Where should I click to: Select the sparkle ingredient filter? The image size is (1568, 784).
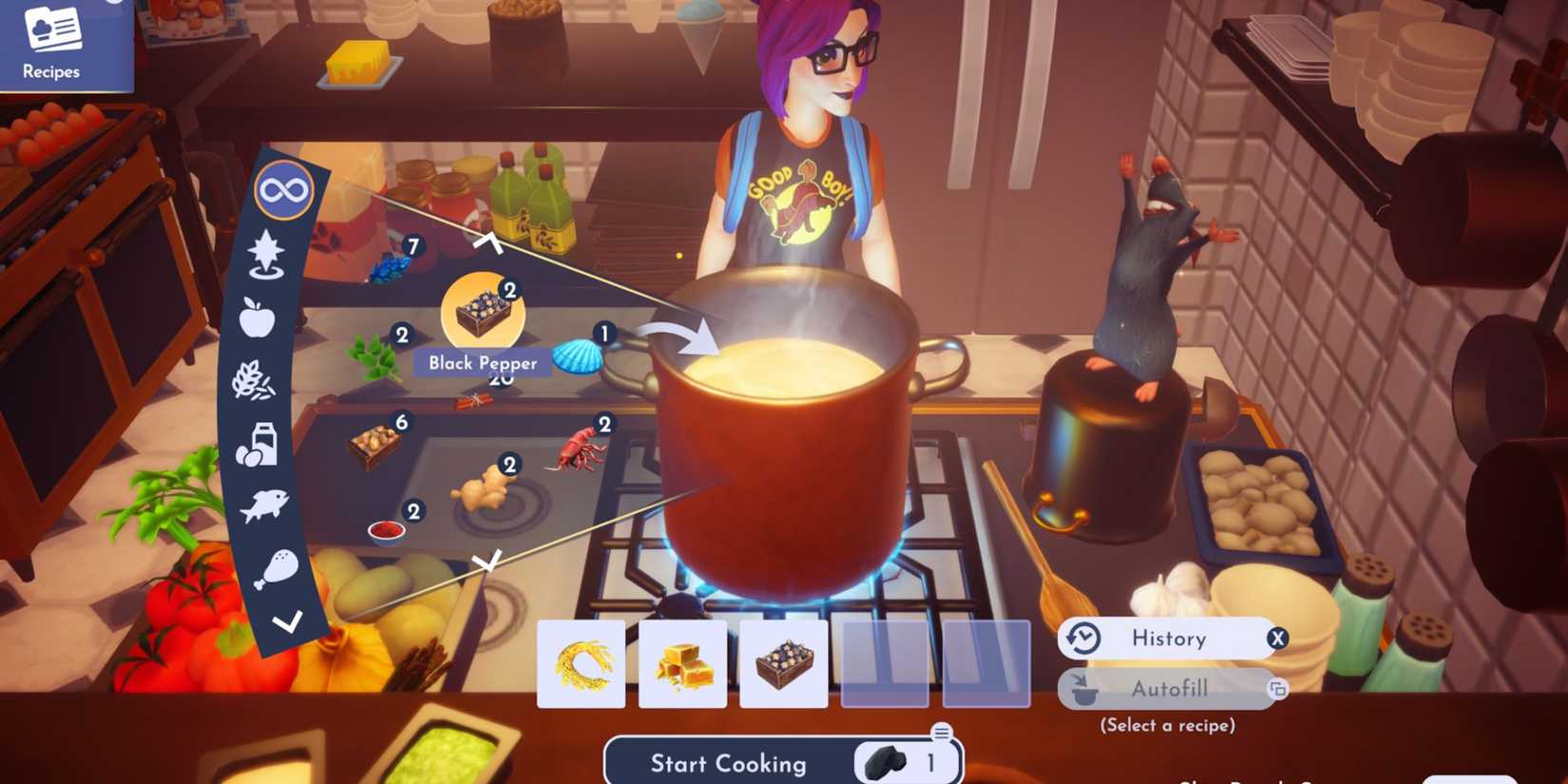pyautogui.click(x=267, y=252)
